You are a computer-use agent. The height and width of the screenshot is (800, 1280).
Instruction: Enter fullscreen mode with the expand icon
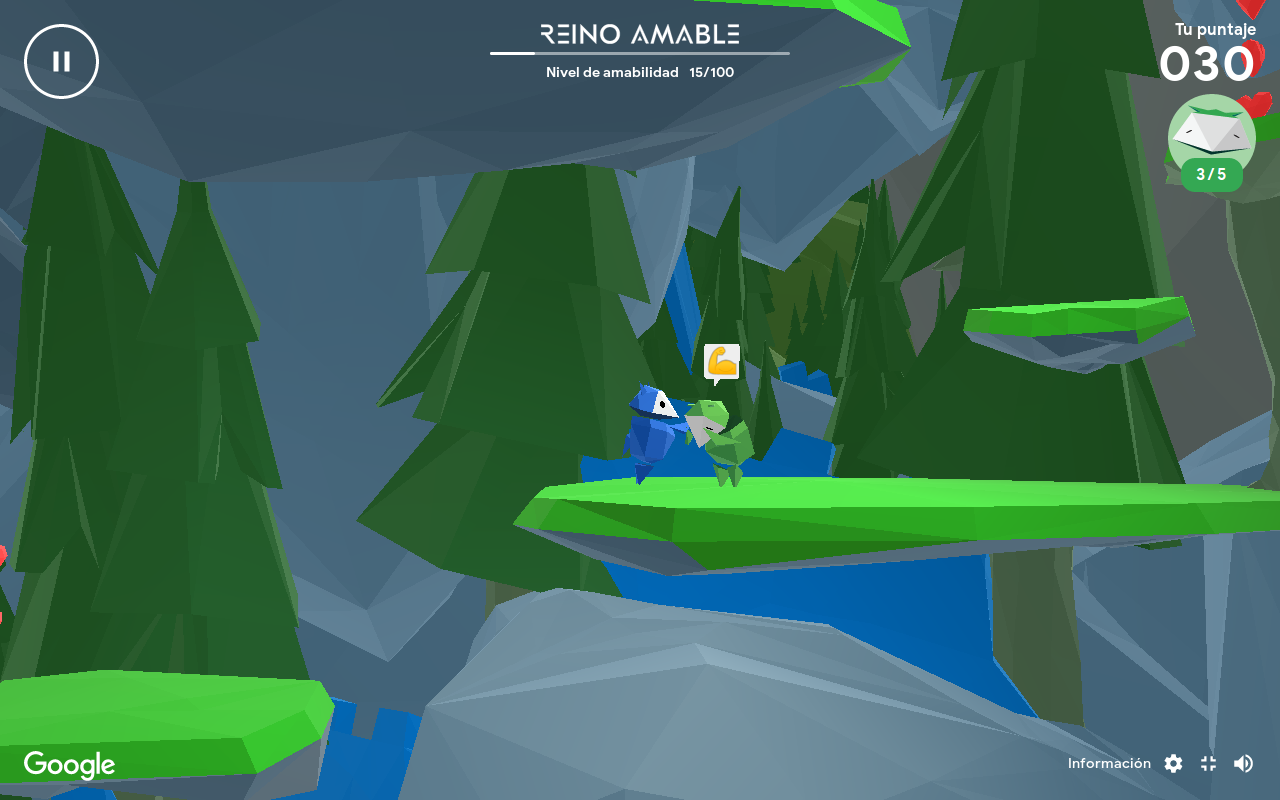[1207, 763]
